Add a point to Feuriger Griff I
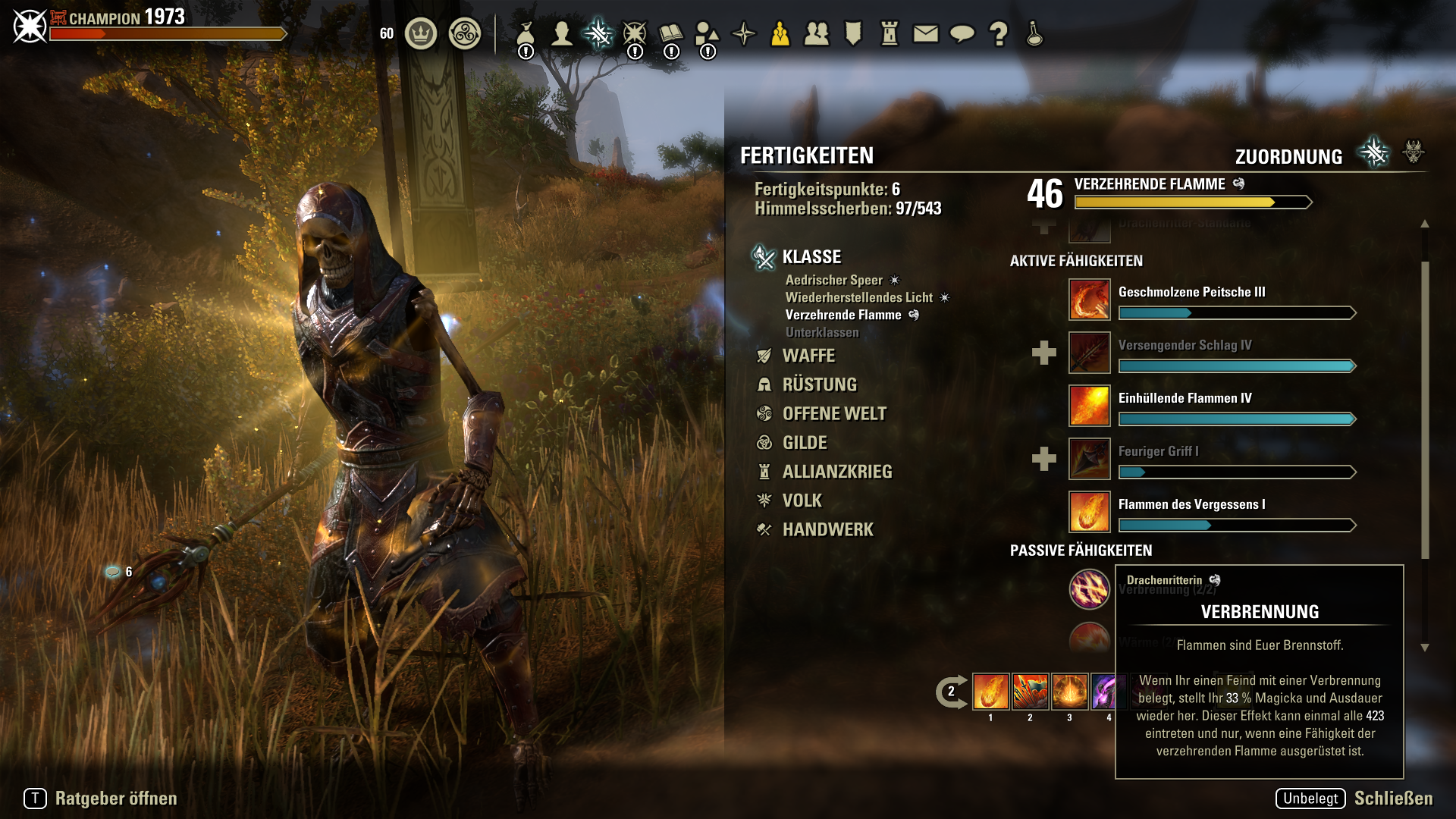The width and height of the screenshot is (1456, 819). pyautogui.click(x=1044, y=459)
